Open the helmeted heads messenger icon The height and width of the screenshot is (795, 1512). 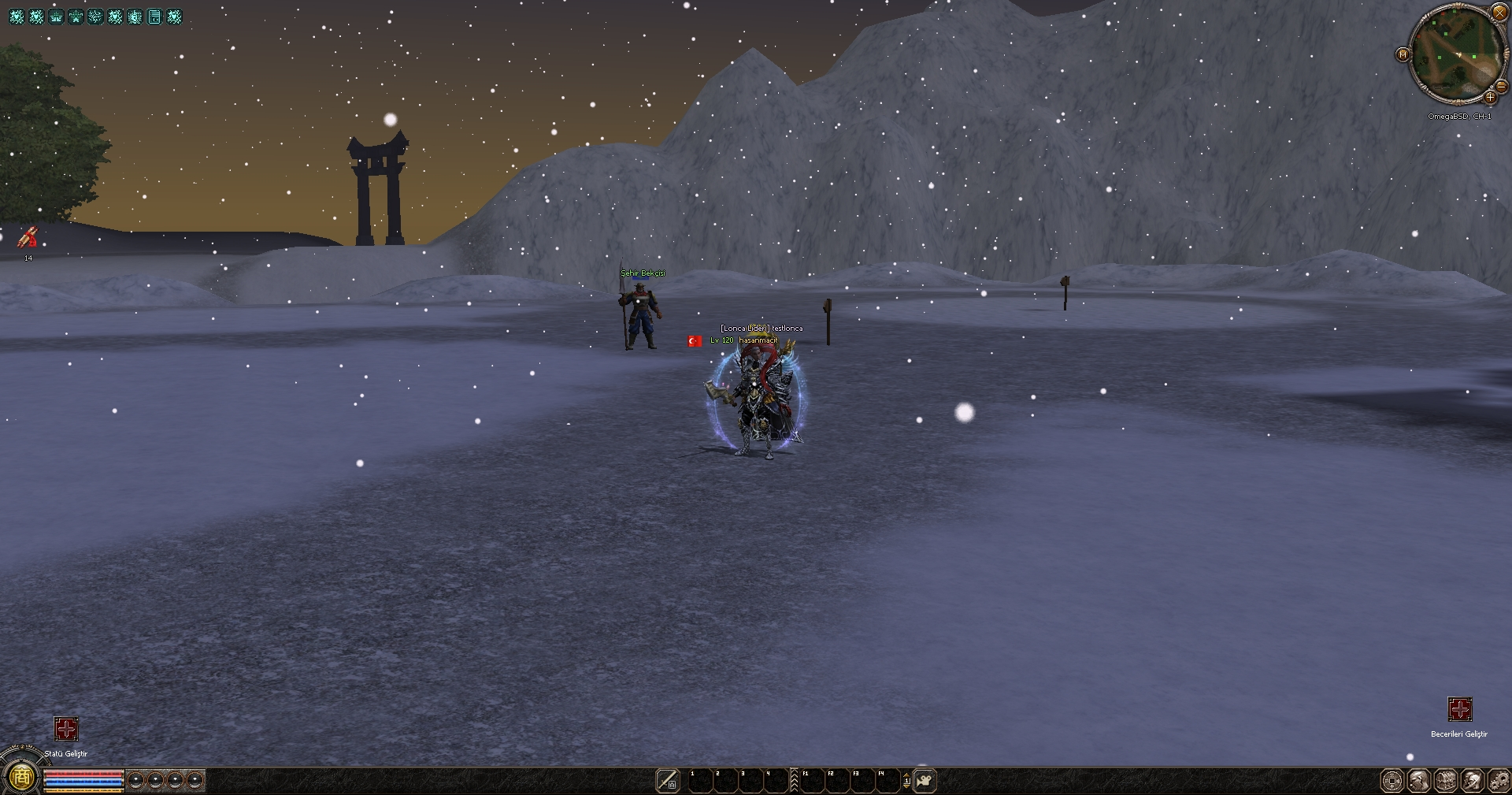pyautogui.click(x=1473, y=781)
